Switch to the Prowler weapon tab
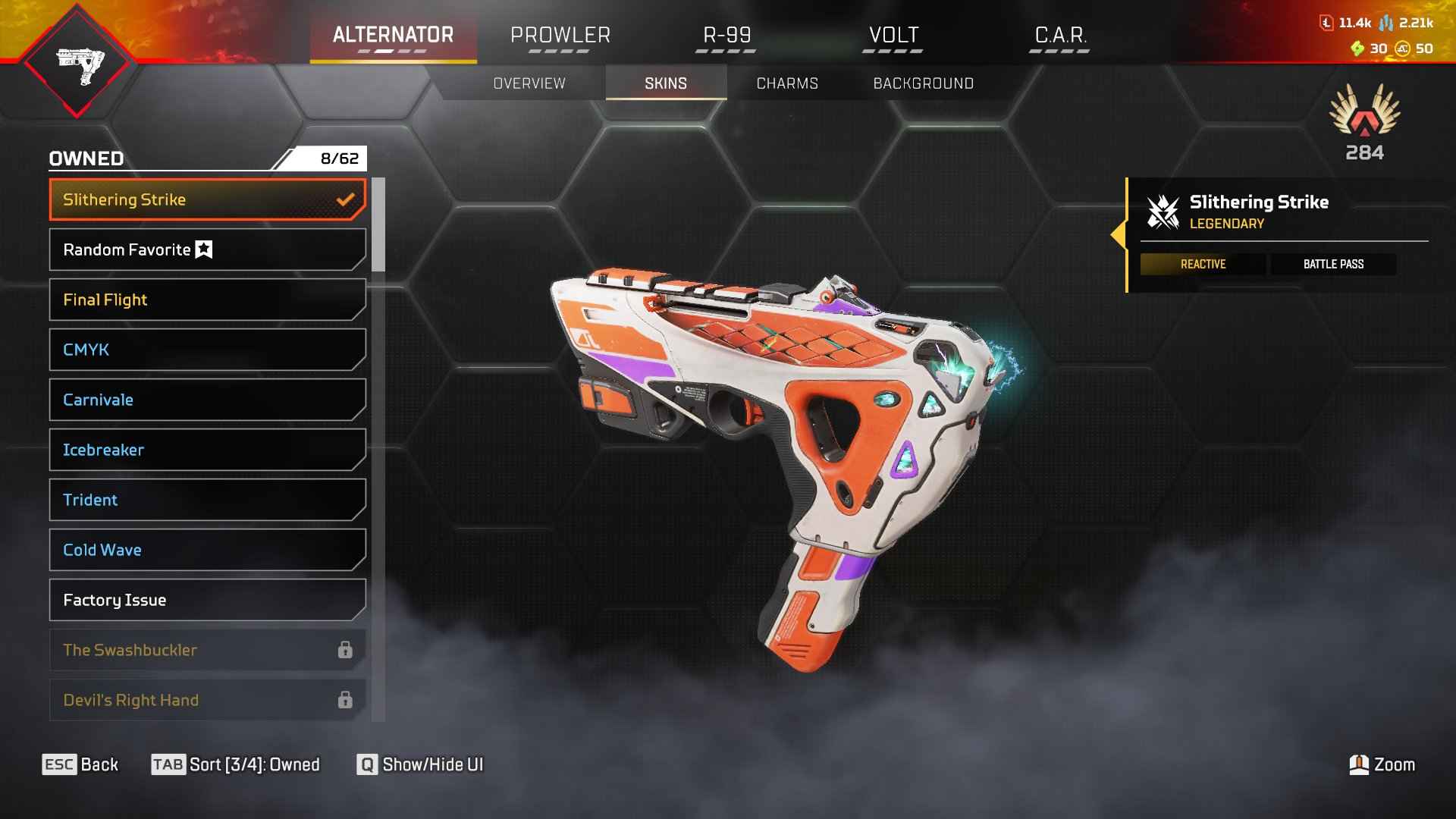 560,36
